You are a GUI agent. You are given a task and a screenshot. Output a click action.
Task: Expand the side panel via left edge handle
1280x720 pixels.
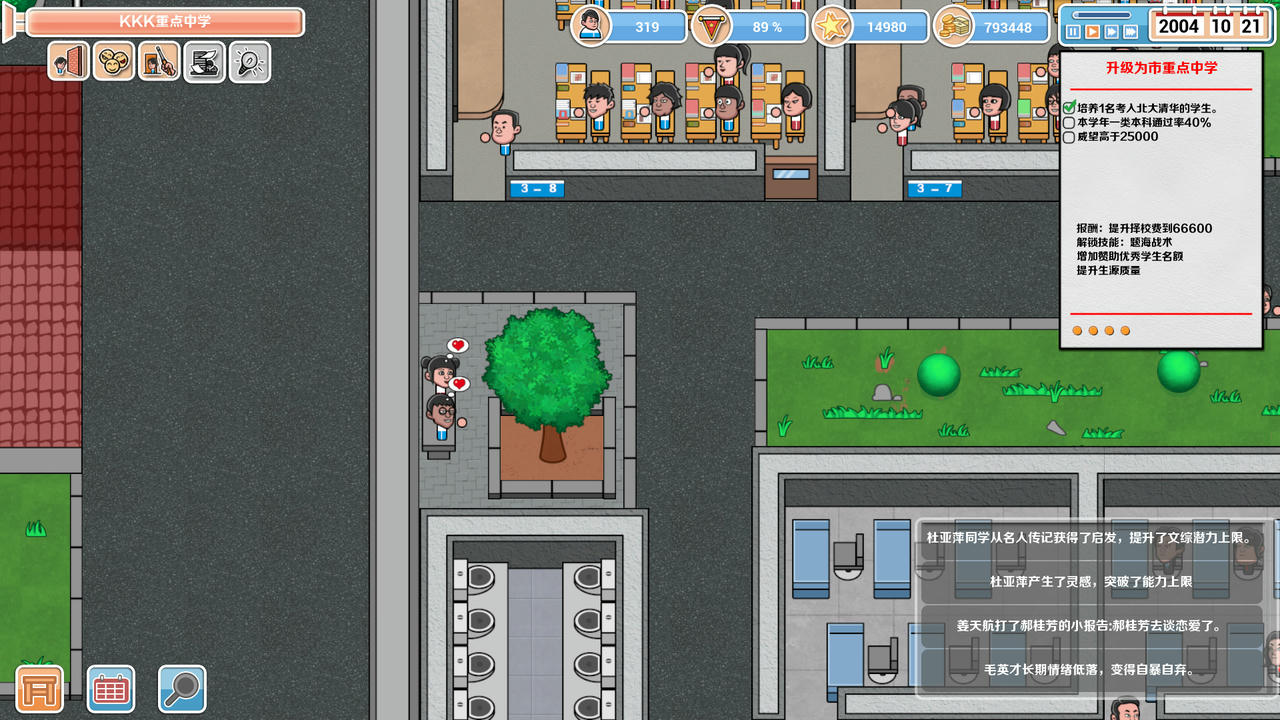[x=8, y=25]
